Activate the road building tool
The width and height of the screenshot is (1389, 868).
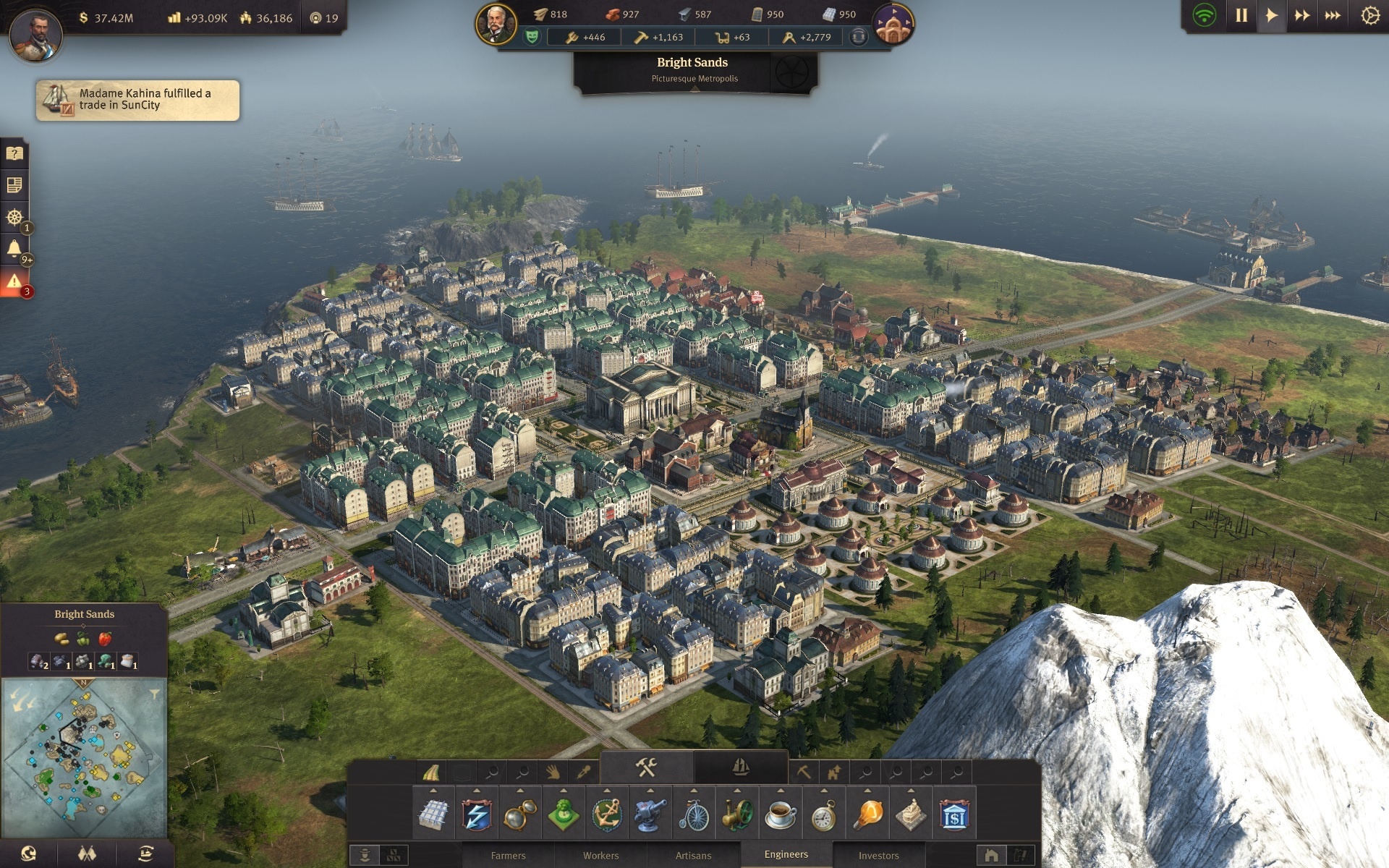click(431, 773)
